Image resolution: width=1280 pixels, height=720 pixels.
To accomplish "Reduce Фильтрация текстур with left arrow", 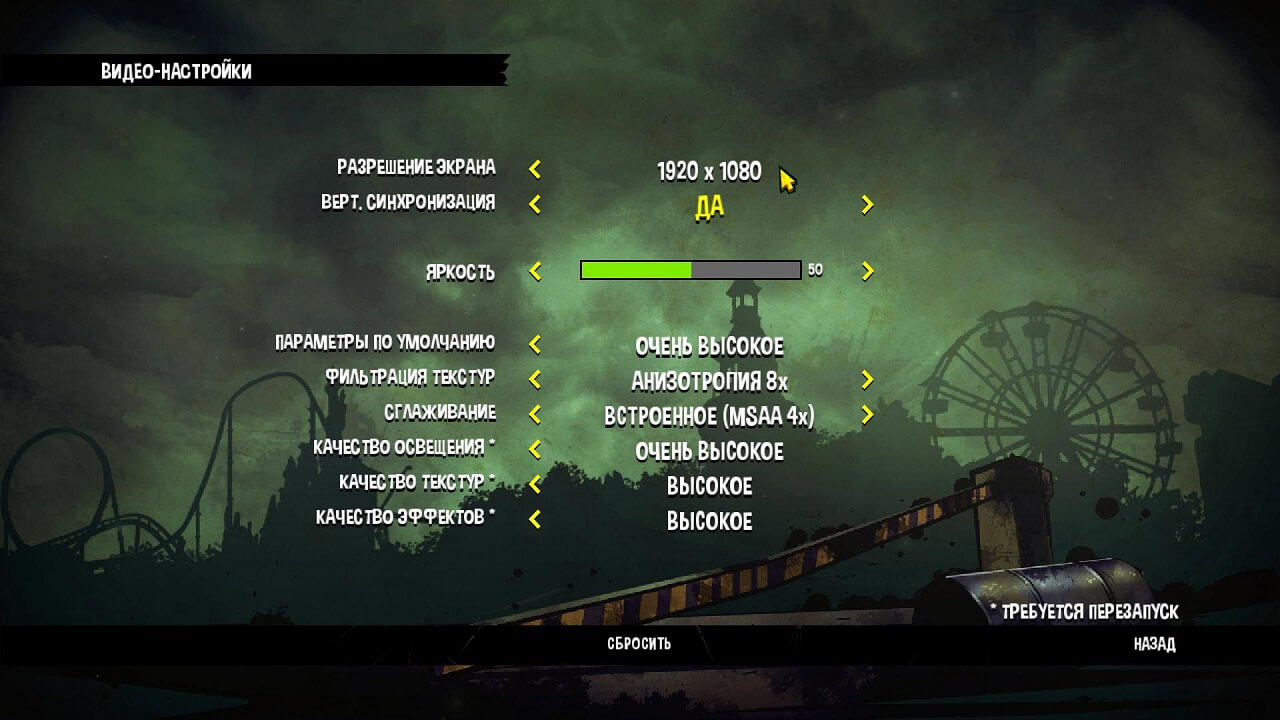I will [535, 380].
